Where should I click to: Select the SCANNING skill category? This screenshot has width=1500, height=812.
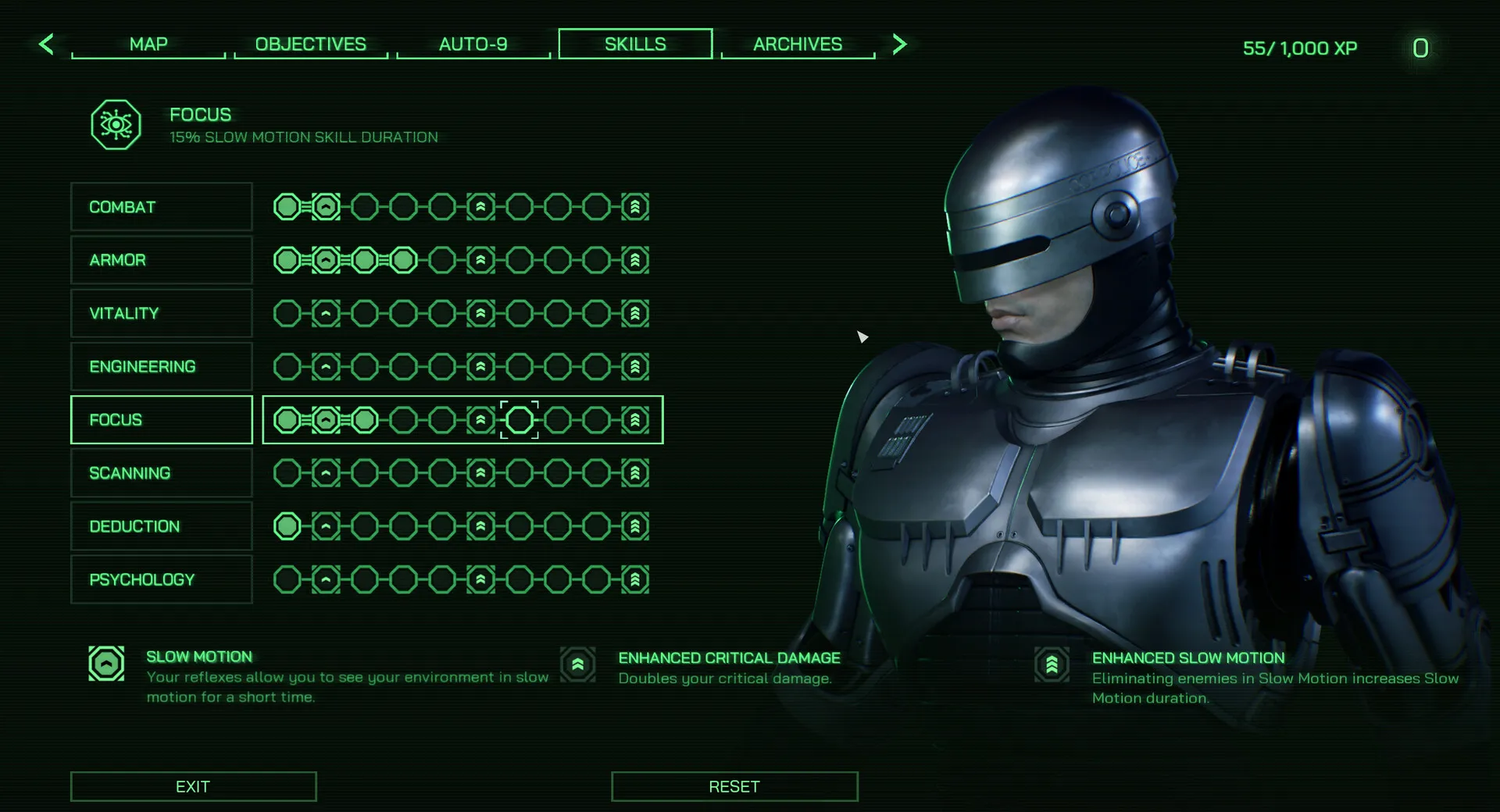pyautogui.click(x=161, y=472)
